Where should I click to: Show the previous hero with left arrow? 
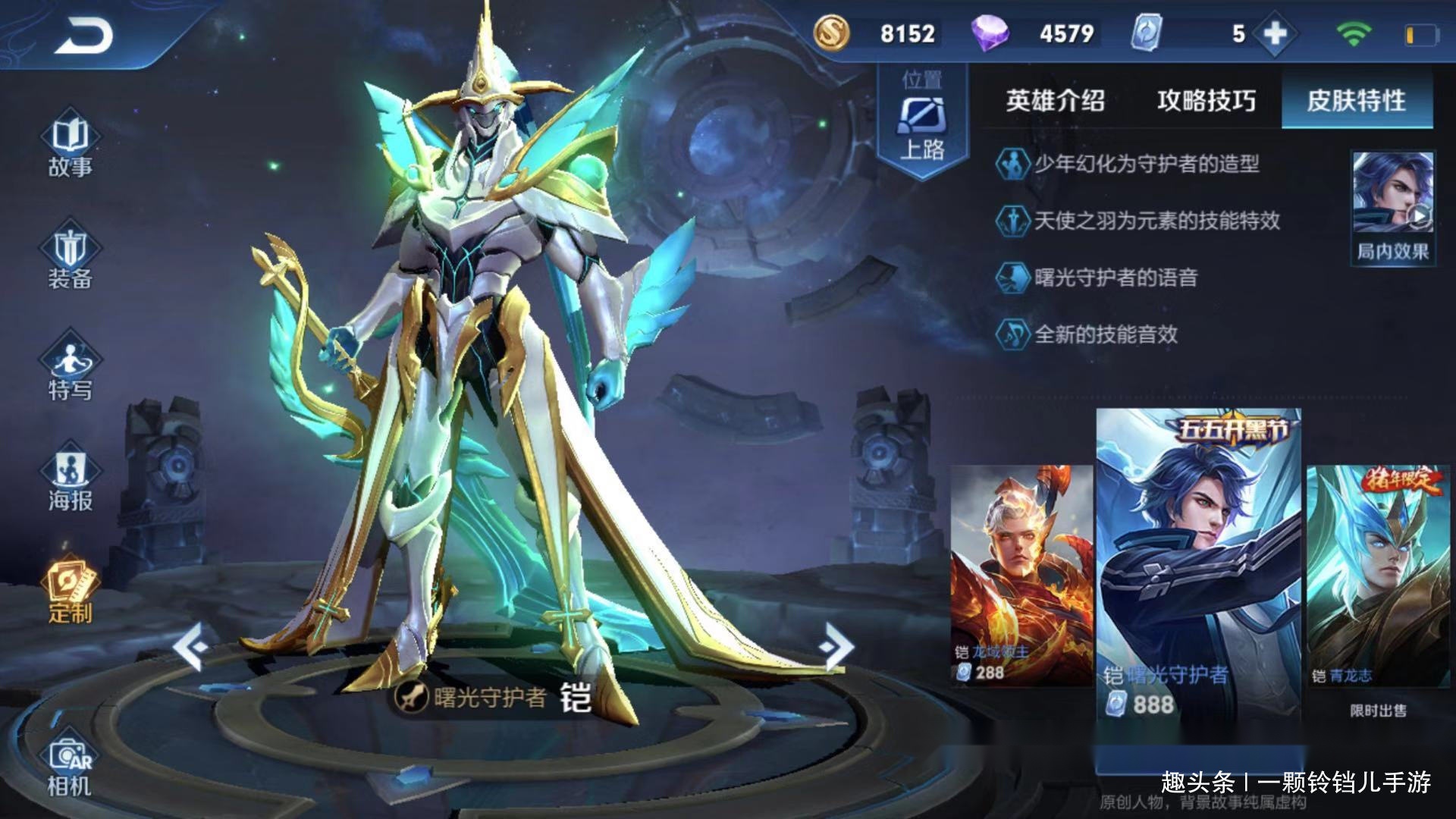(x=190, y=647)
